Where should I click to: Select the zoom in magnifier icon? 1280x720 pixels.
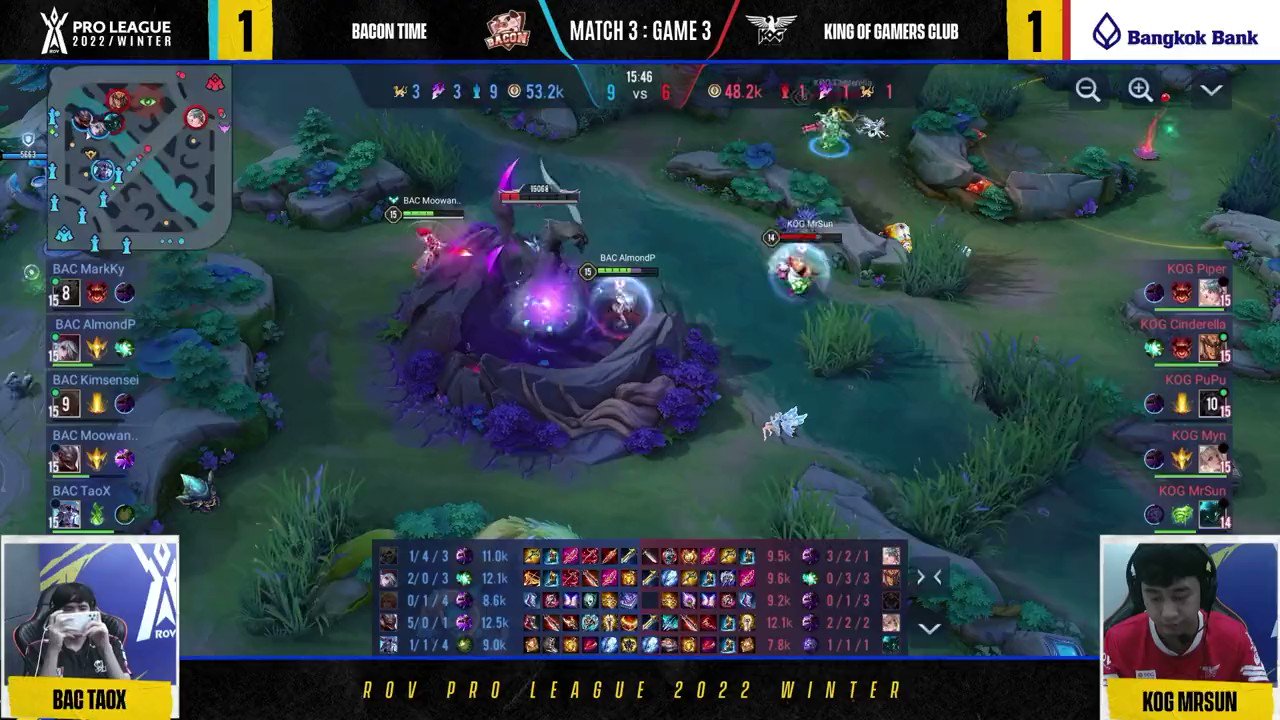(x=1140, y=90)
